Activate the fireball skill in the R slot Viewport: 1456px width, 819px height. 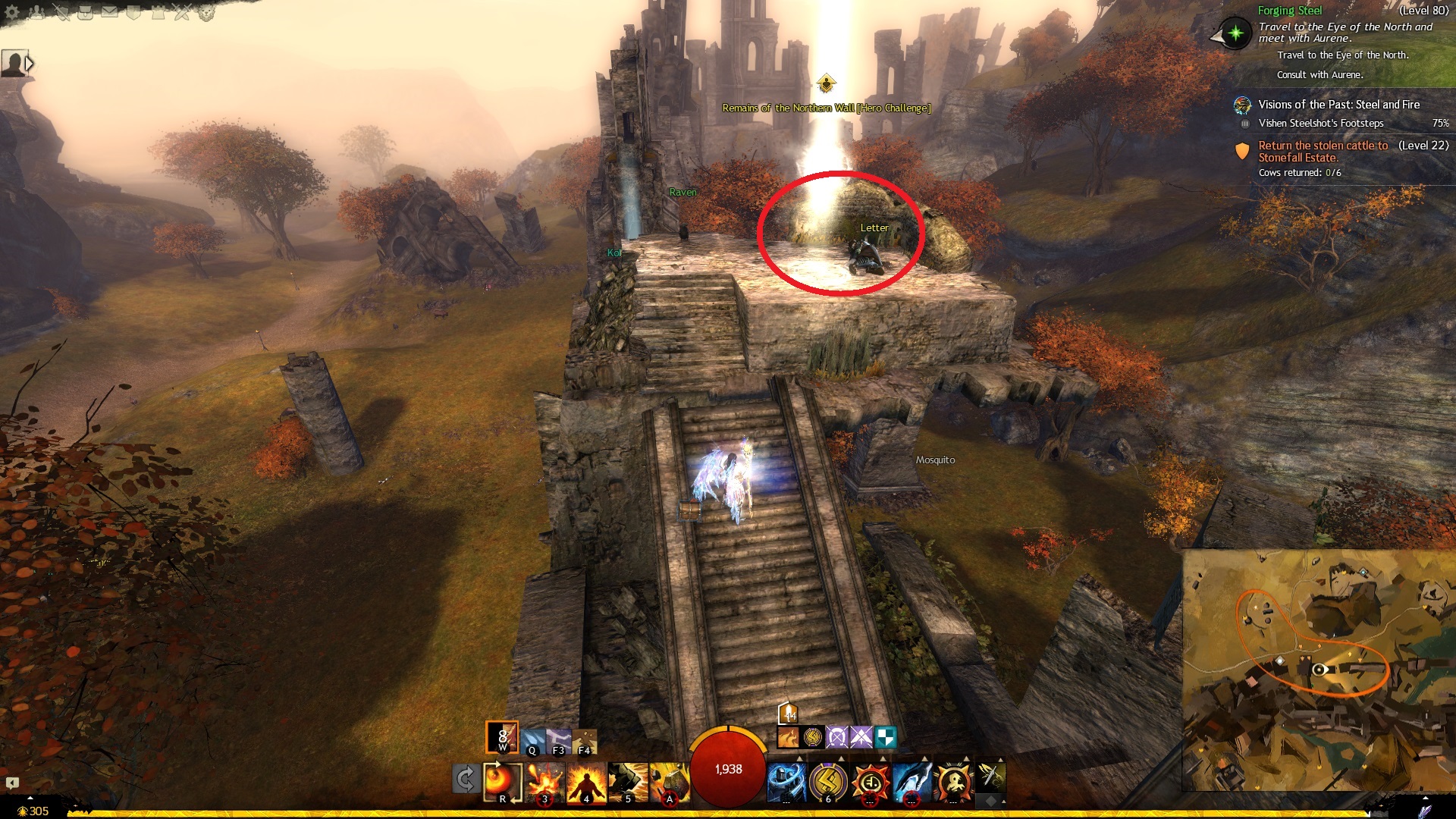click(502, 781)
